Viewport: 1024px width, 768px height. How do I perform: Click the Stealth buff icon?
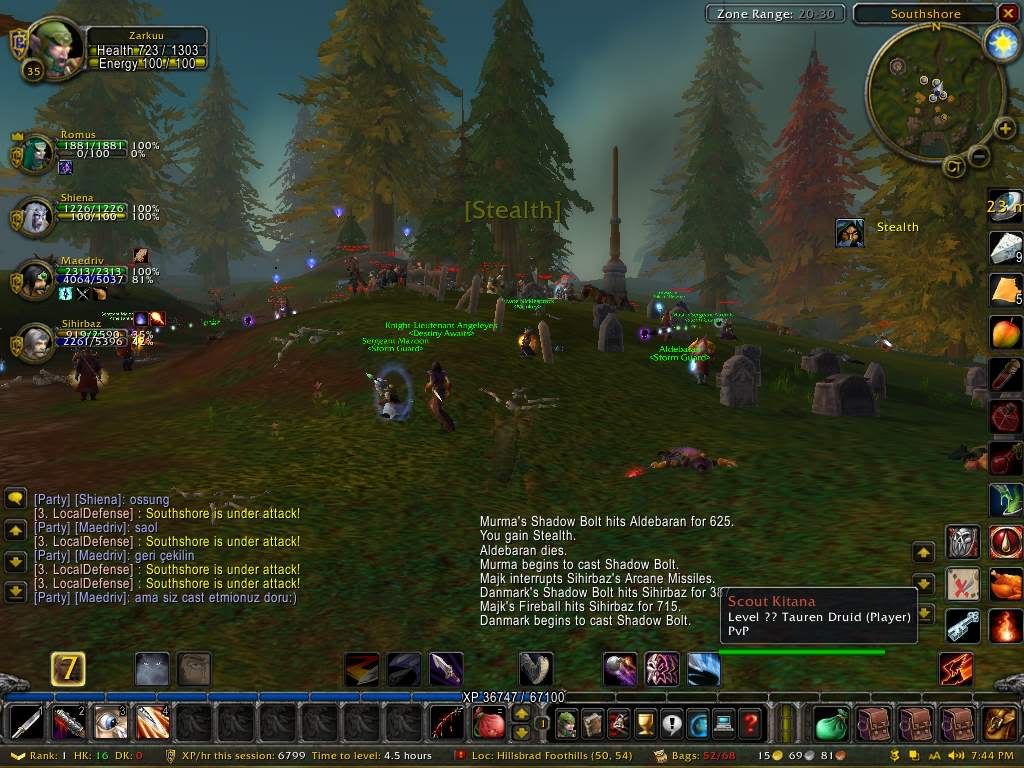point(850,232)
